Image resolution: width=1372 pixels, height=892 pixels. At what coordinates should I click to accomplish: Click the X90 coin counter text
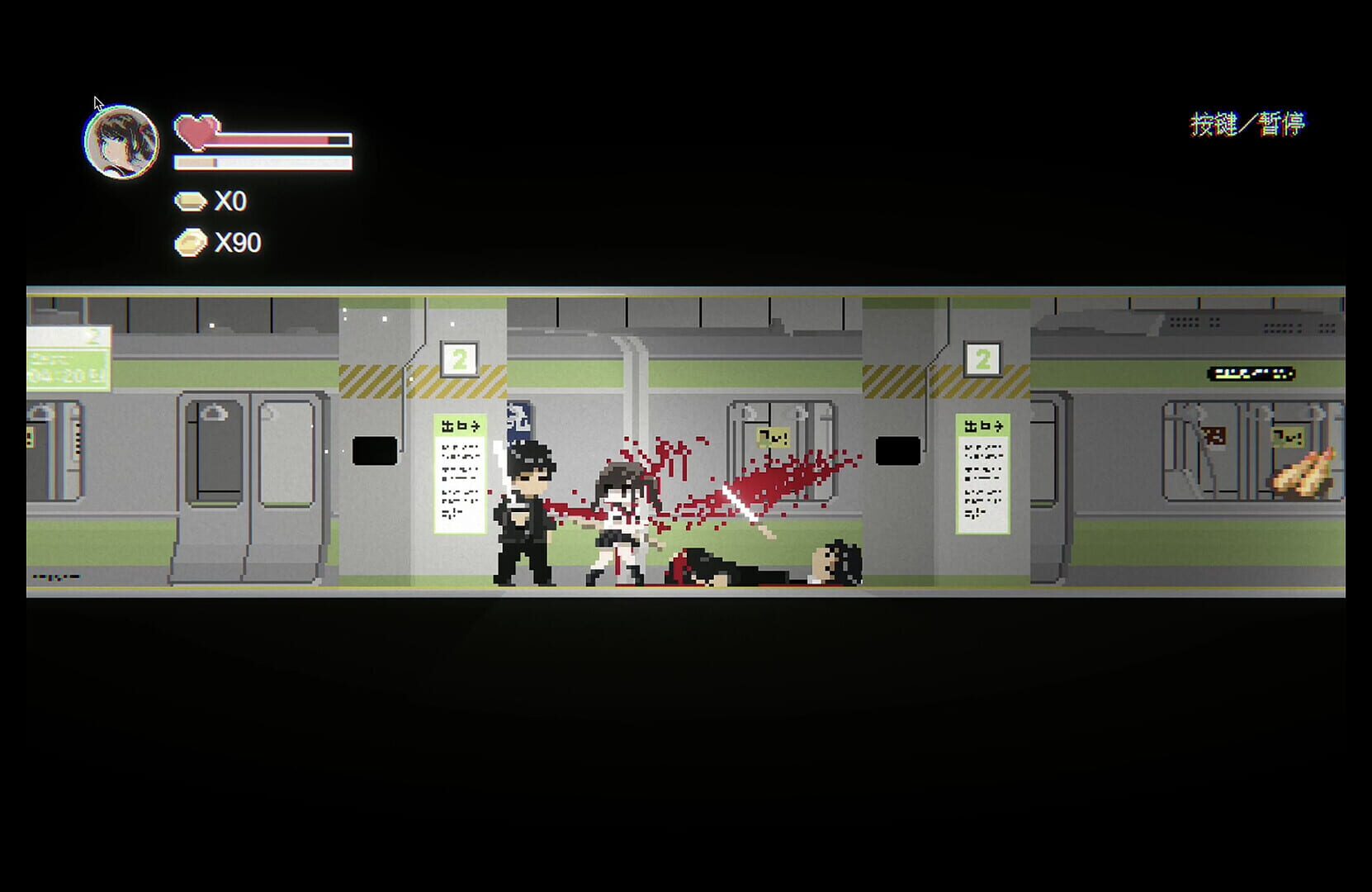coord(238,243)
